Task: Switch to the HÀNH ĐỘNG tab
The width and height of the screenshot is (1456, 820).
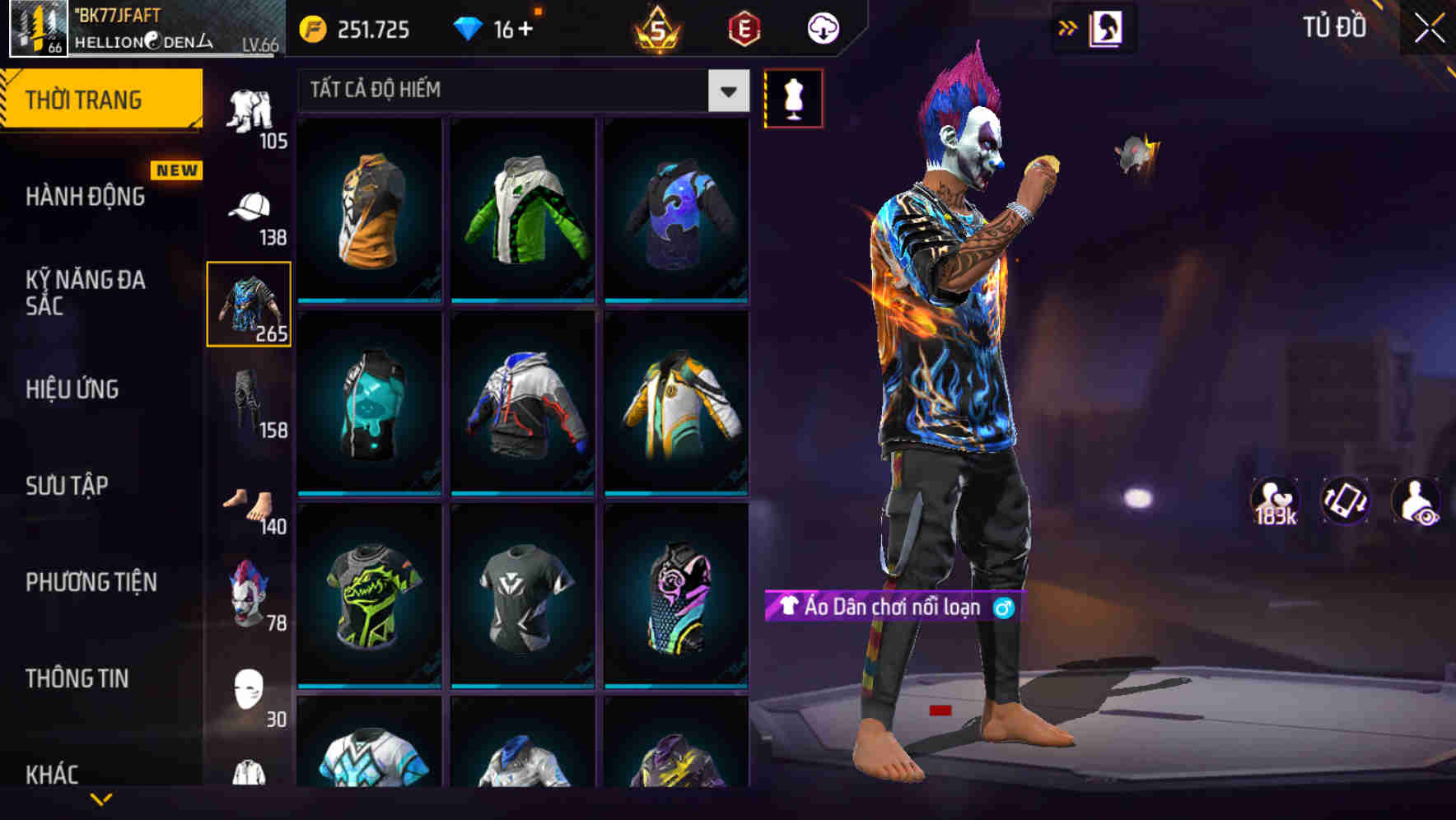Action: (85, 196)
